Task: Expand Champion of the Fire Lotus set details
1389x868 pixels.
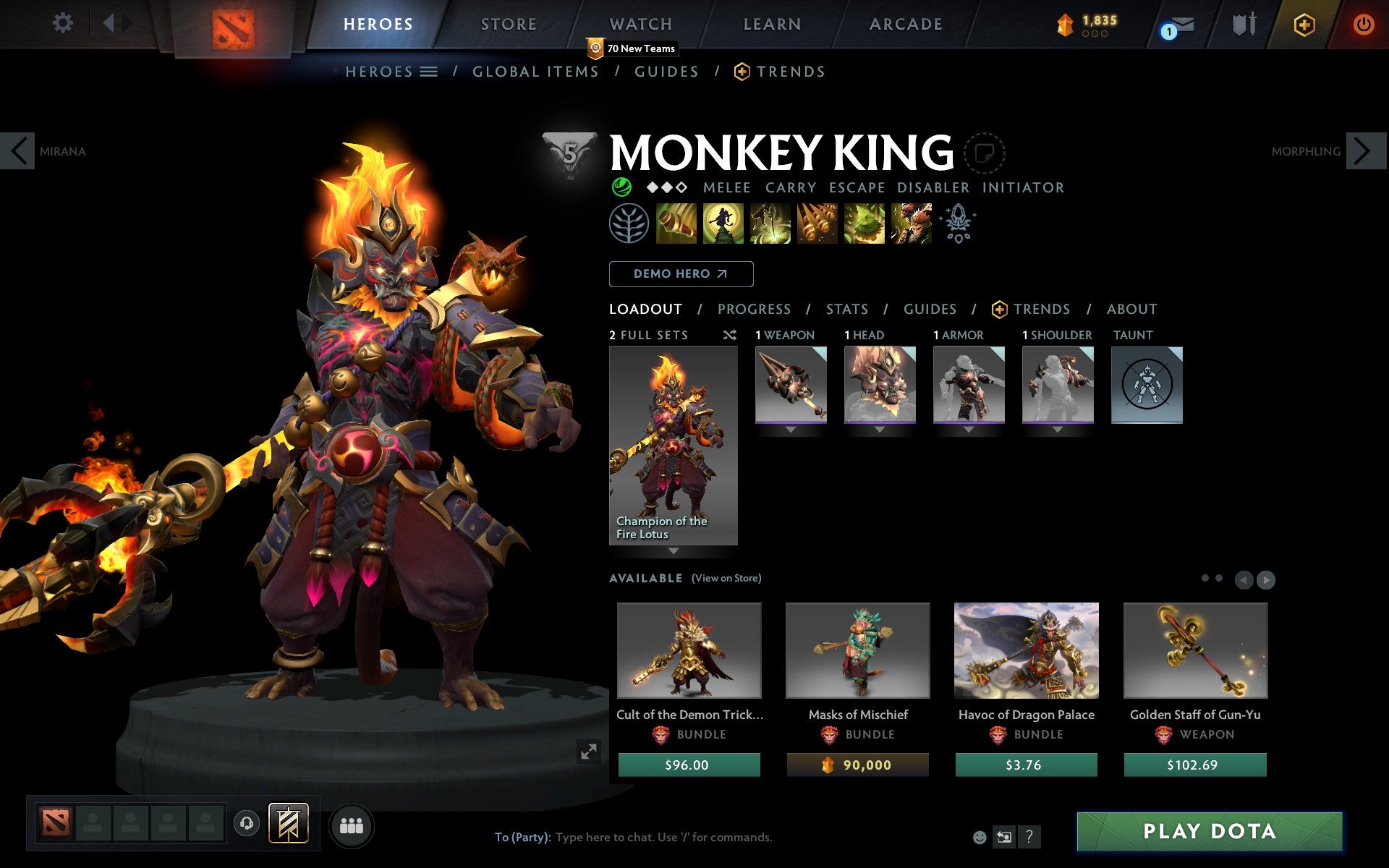Action: (673, 550)
